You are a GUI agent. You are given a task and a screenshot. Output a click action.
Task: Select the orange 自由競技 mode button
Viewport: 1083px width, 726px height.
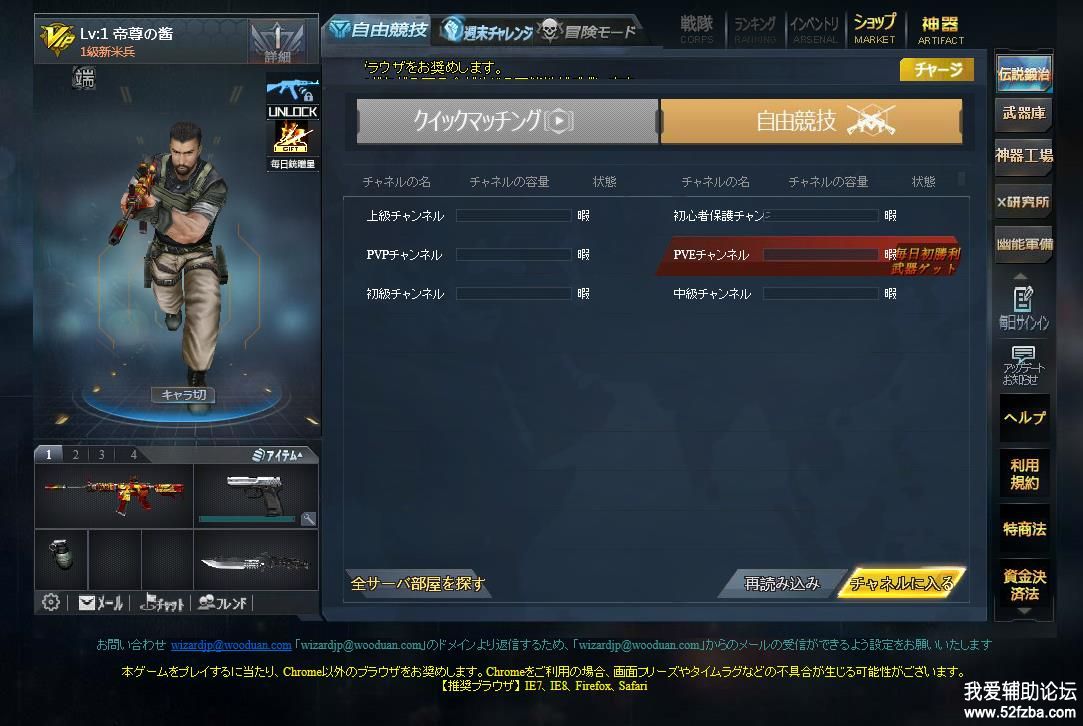[811, 121]
